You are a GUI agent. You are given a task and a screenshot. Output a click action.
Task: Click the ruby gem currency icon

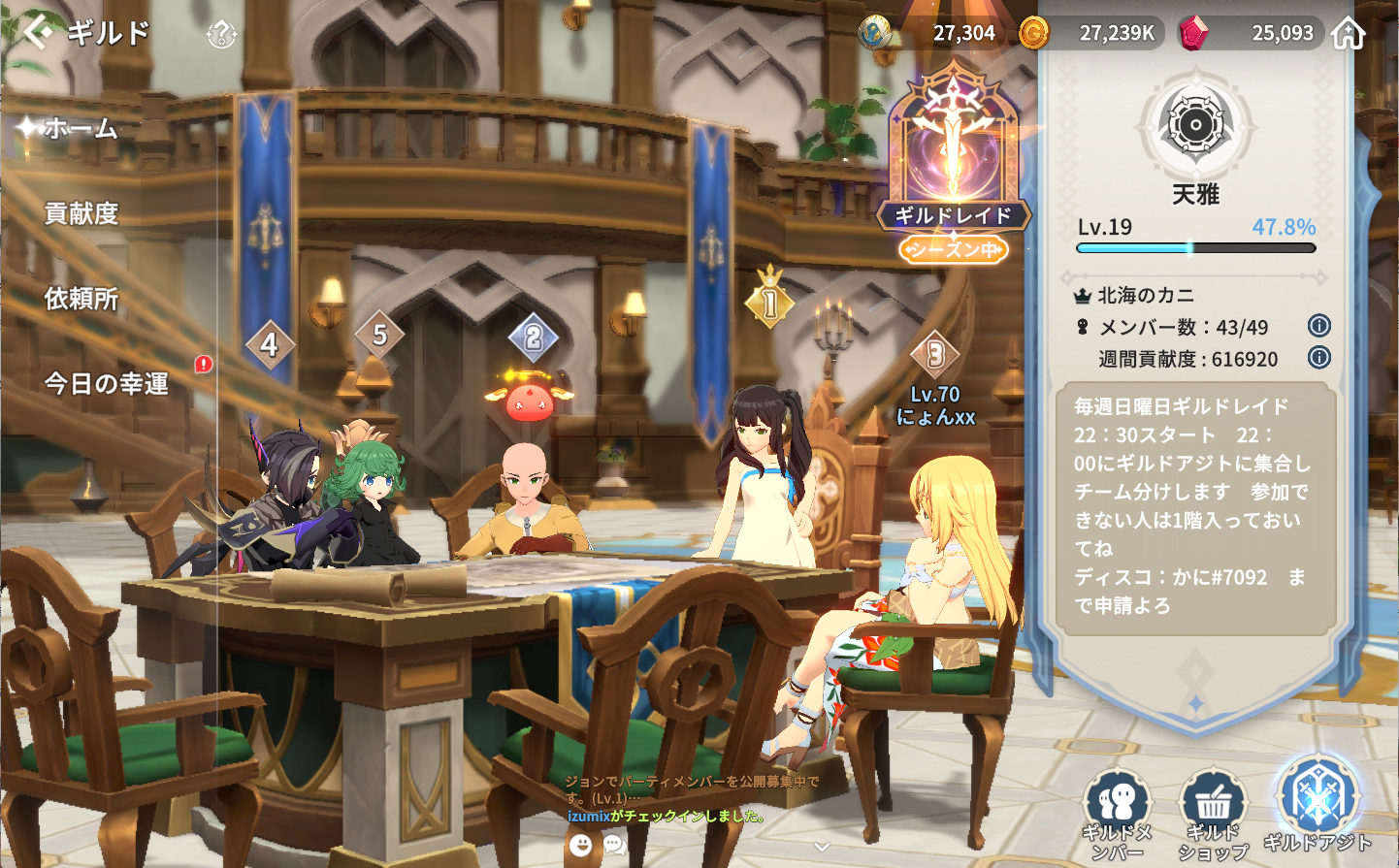(1192, 33)
